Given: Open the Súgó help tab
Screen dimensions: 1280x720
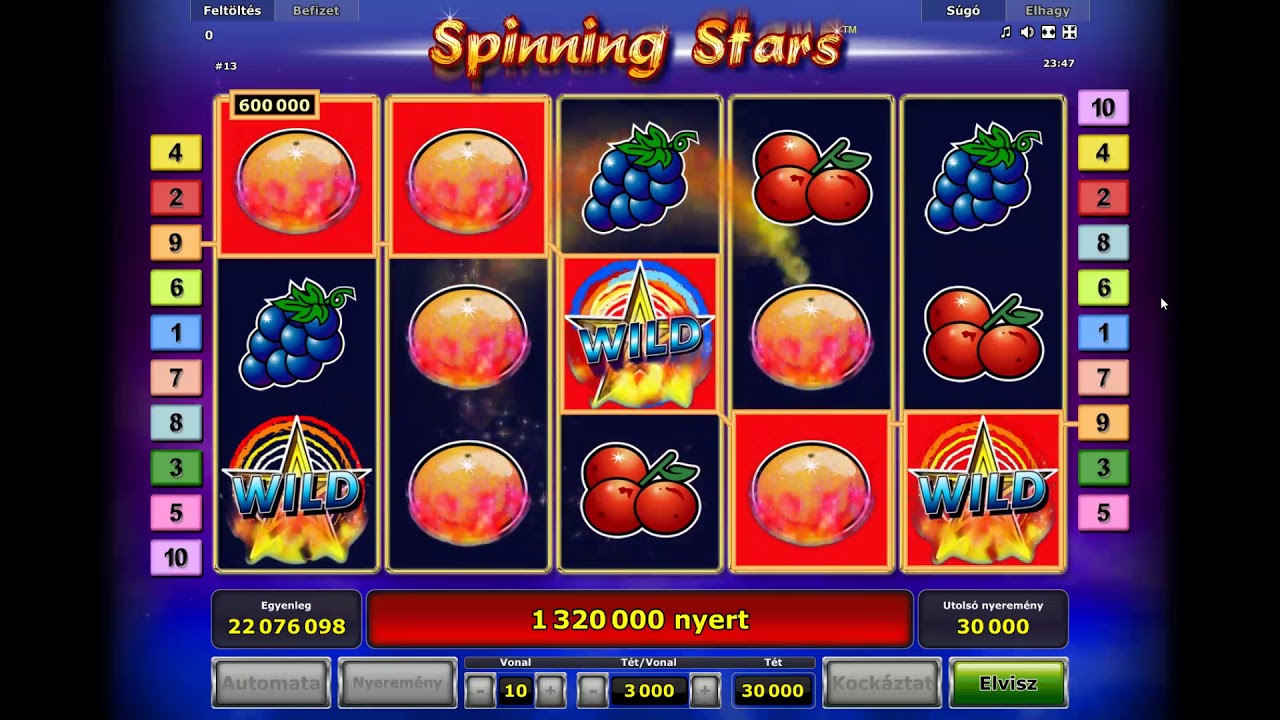Looking at the screenshot, I should coord(963,11).
